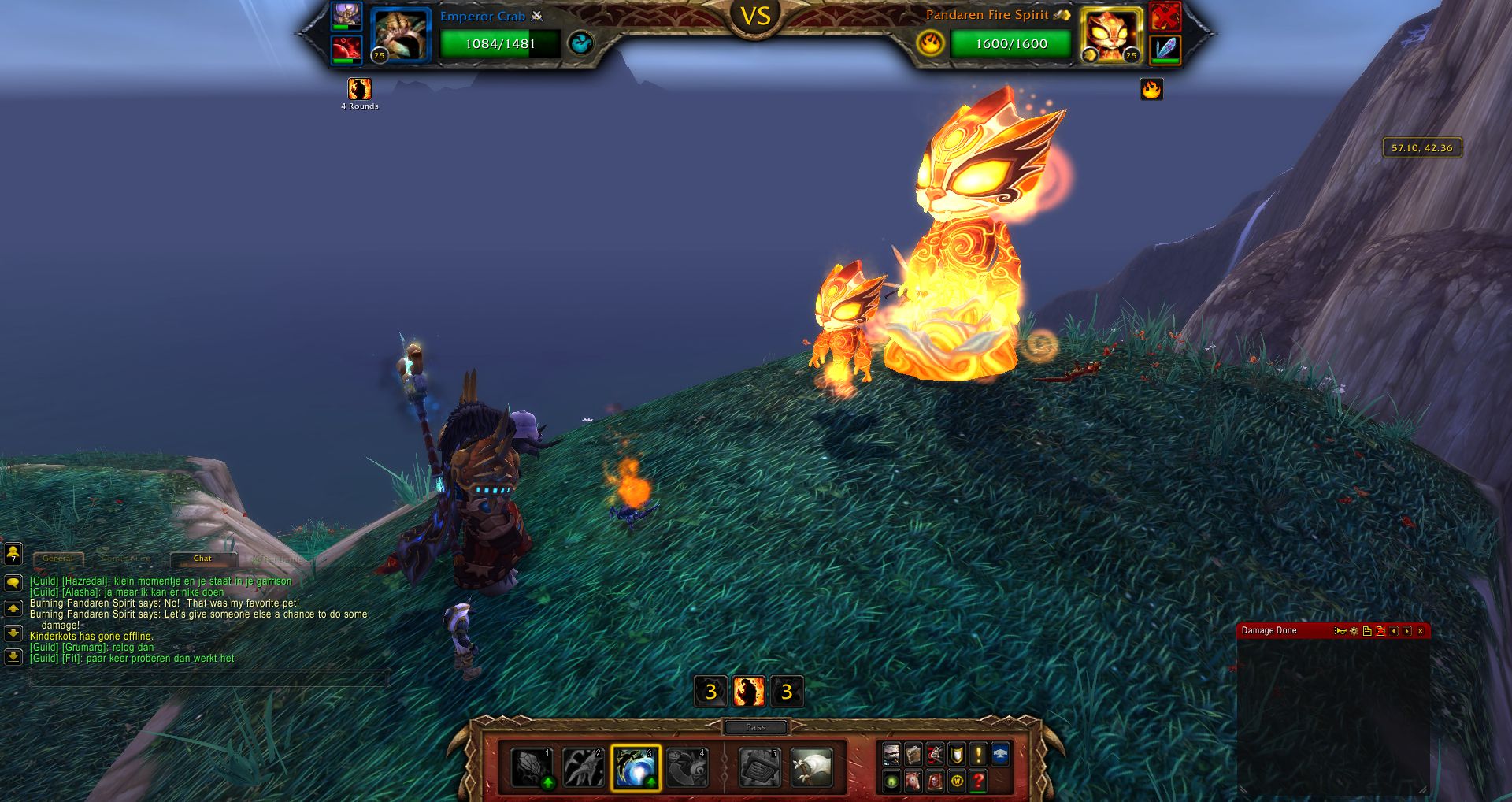Open the chat speech bubble menu
The image size is (1512, 802).
point(13,583)
